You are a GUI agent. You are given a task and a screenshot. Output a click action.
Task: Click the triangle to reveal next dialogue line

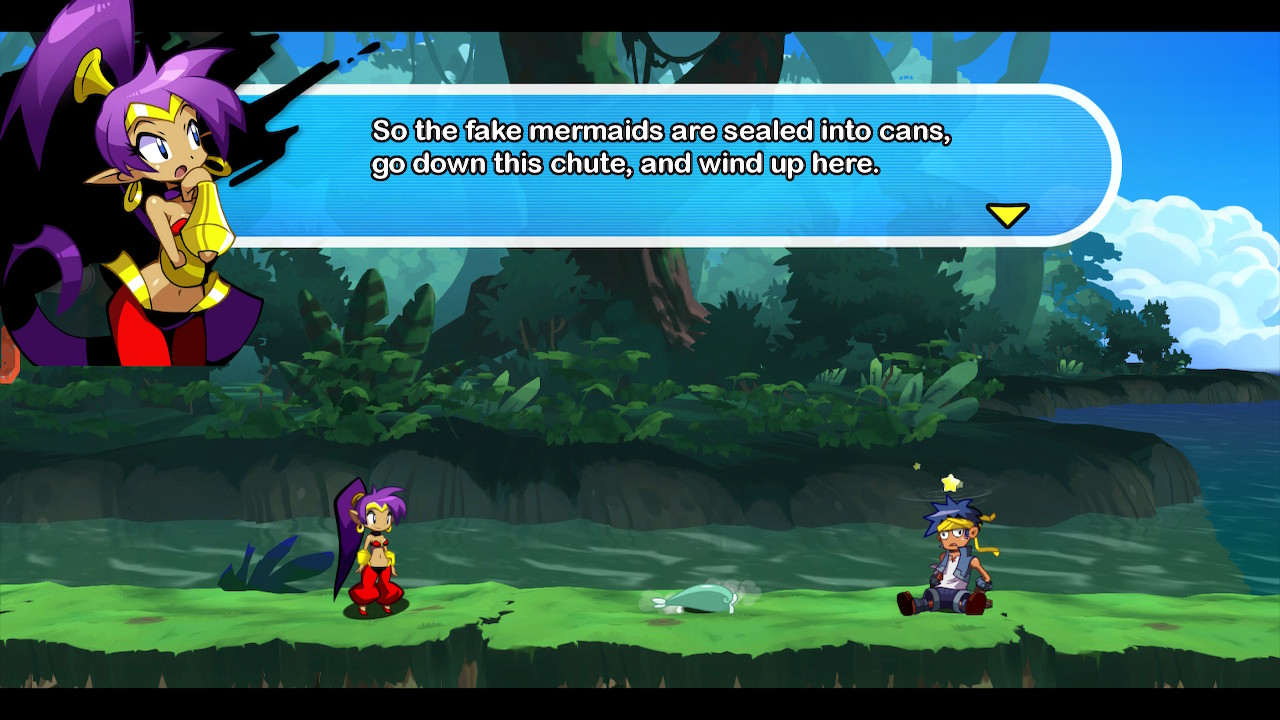click(x=1007, y=212)
